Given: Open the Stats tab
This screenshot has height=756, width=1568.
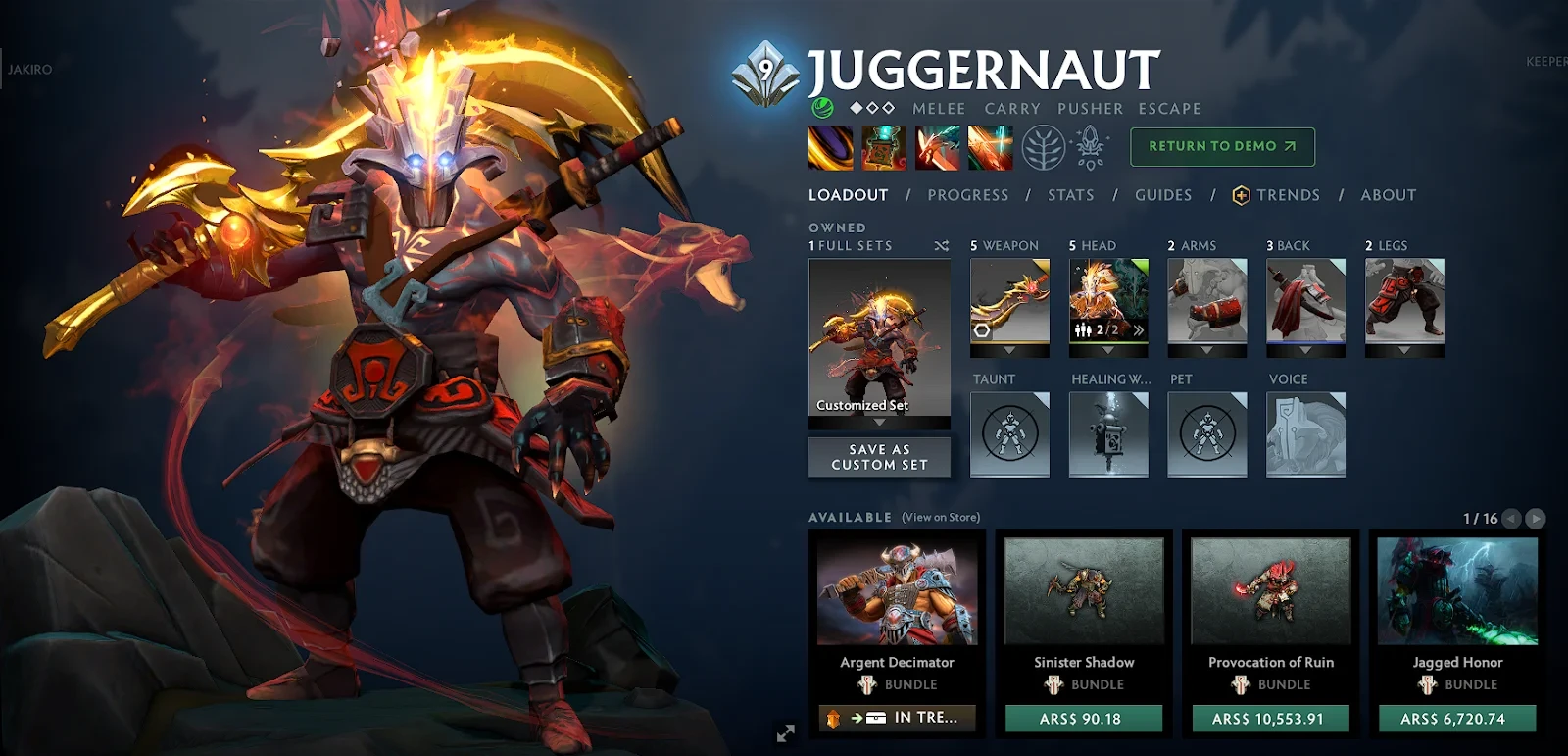Looking at the screenshot, I should [1070, 195].
